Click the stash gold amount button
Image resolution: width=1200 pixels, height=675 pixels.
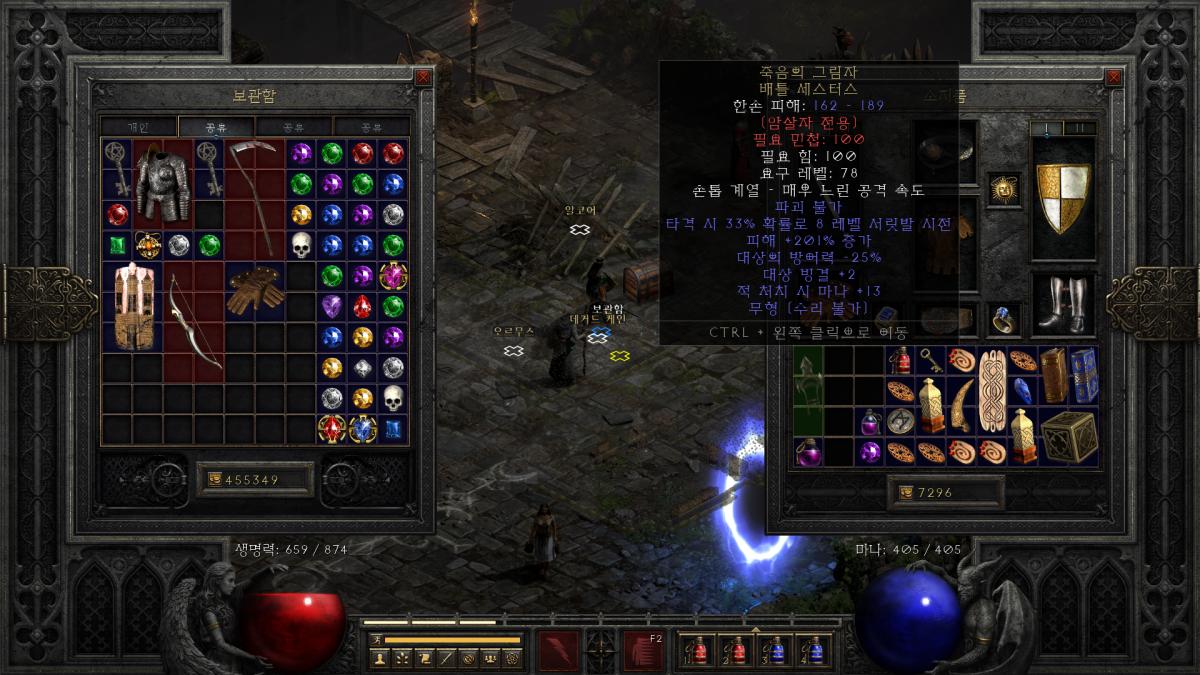(x=253, y=479)
